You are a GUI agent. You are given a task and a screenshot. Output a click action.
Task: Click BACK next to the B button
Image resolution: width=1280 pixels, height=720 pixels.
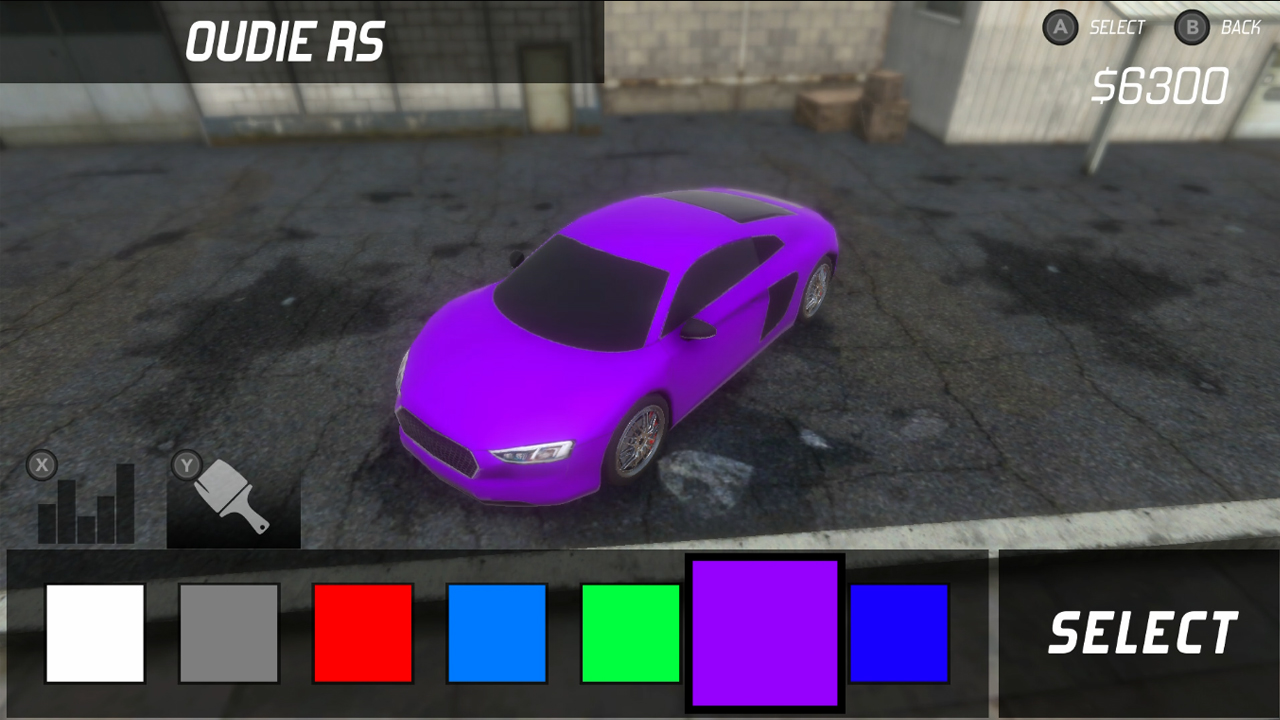1240,27
